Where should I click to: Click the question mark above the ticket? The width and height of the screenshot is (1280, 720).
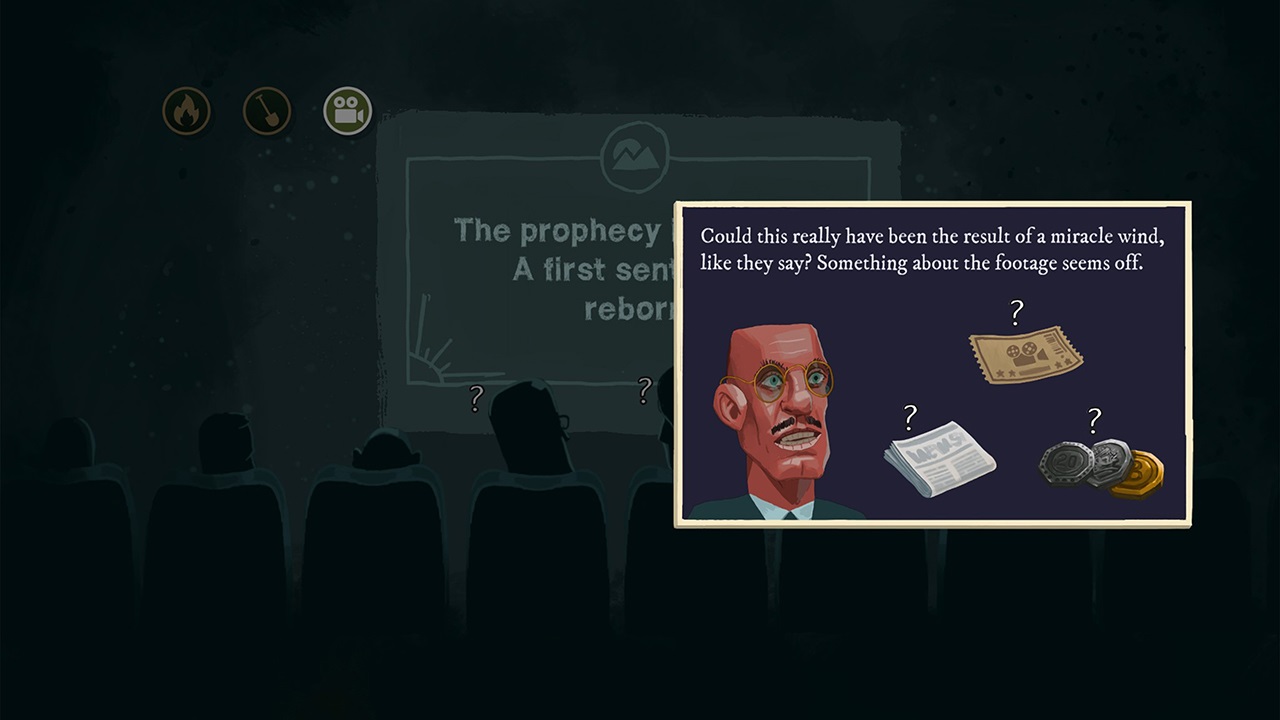click(x=1016, y=314)
